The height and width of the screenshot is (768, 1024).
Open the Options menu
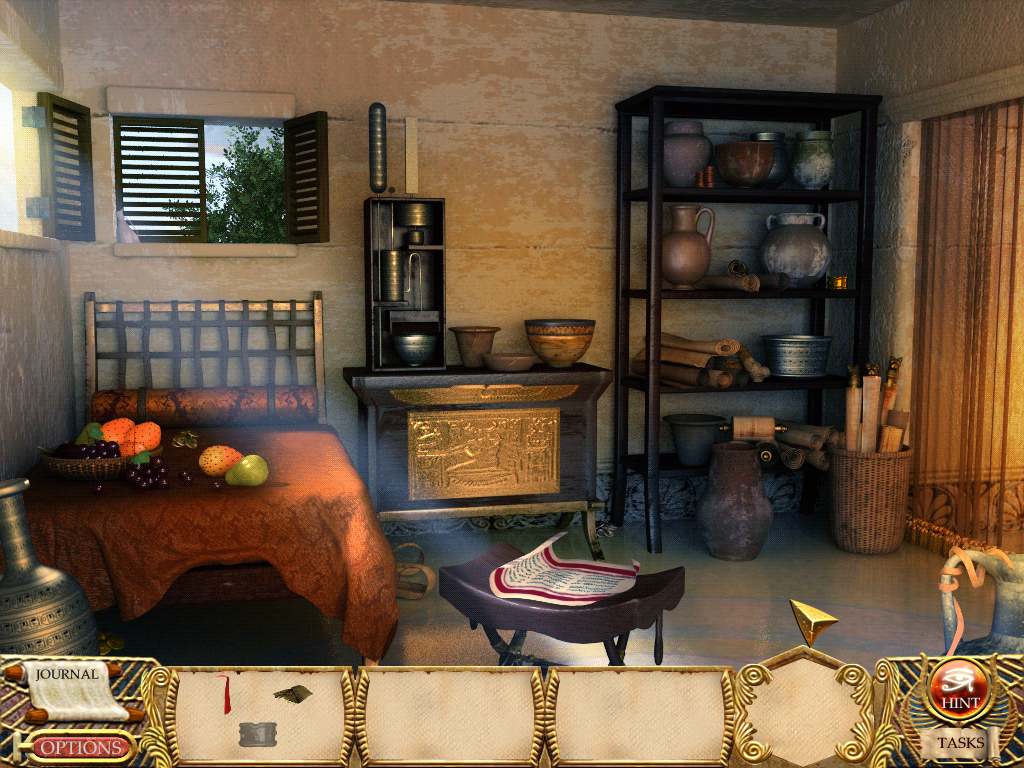coord(82,747)
